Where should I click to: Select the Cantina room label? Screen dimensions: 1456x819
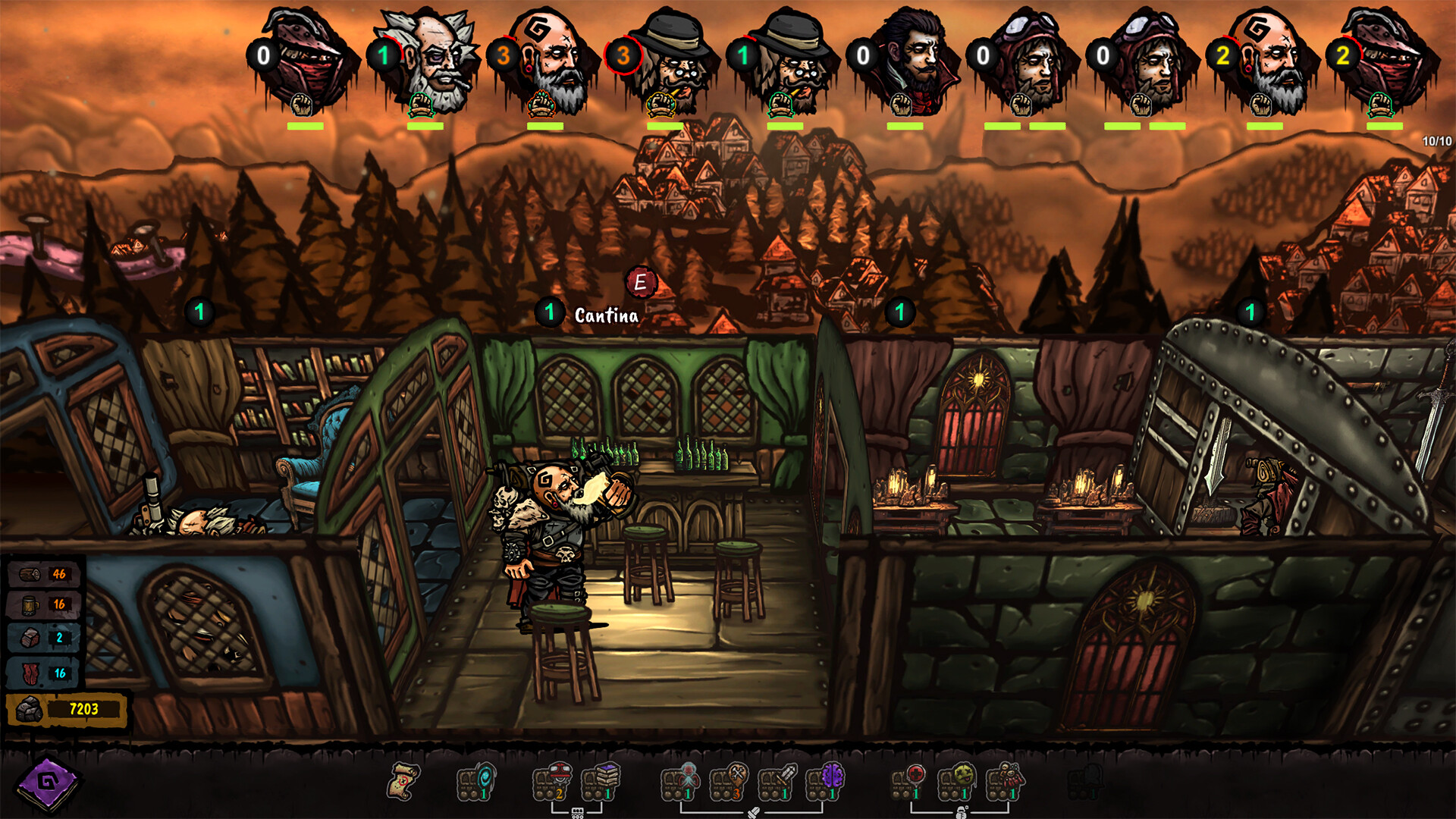(x=606, y=315)
